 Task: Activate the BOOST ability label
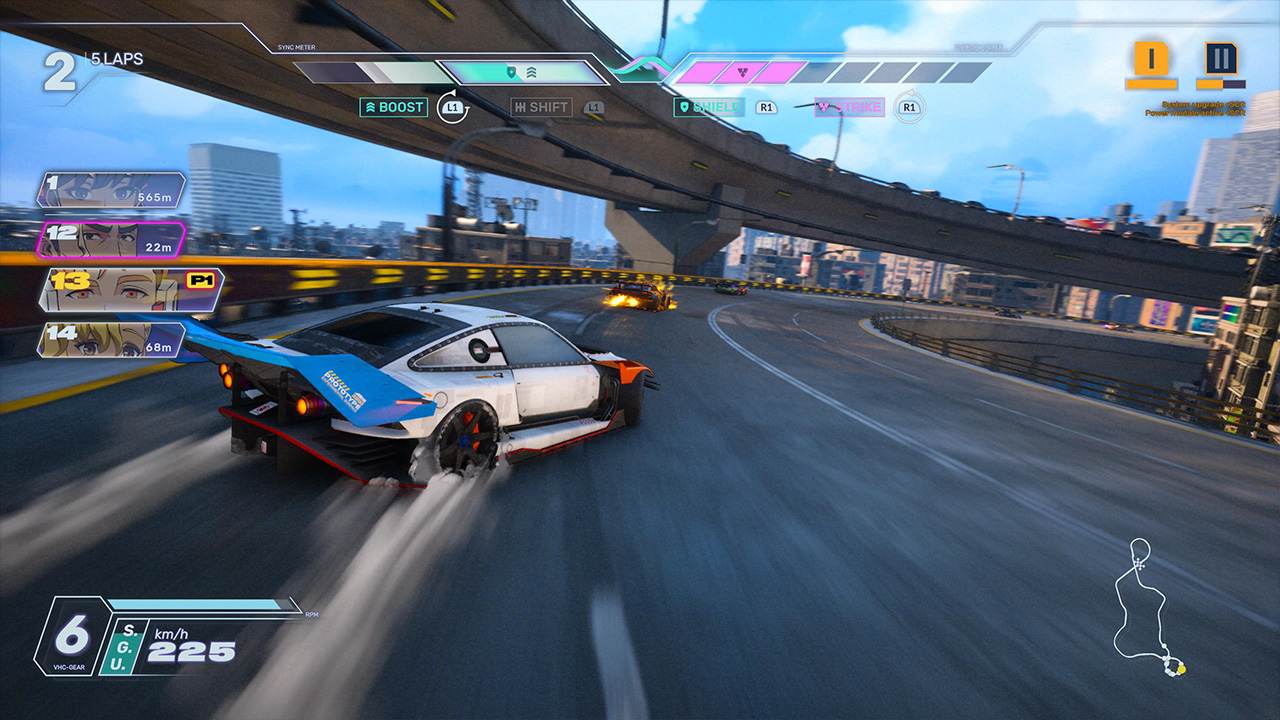395,107
